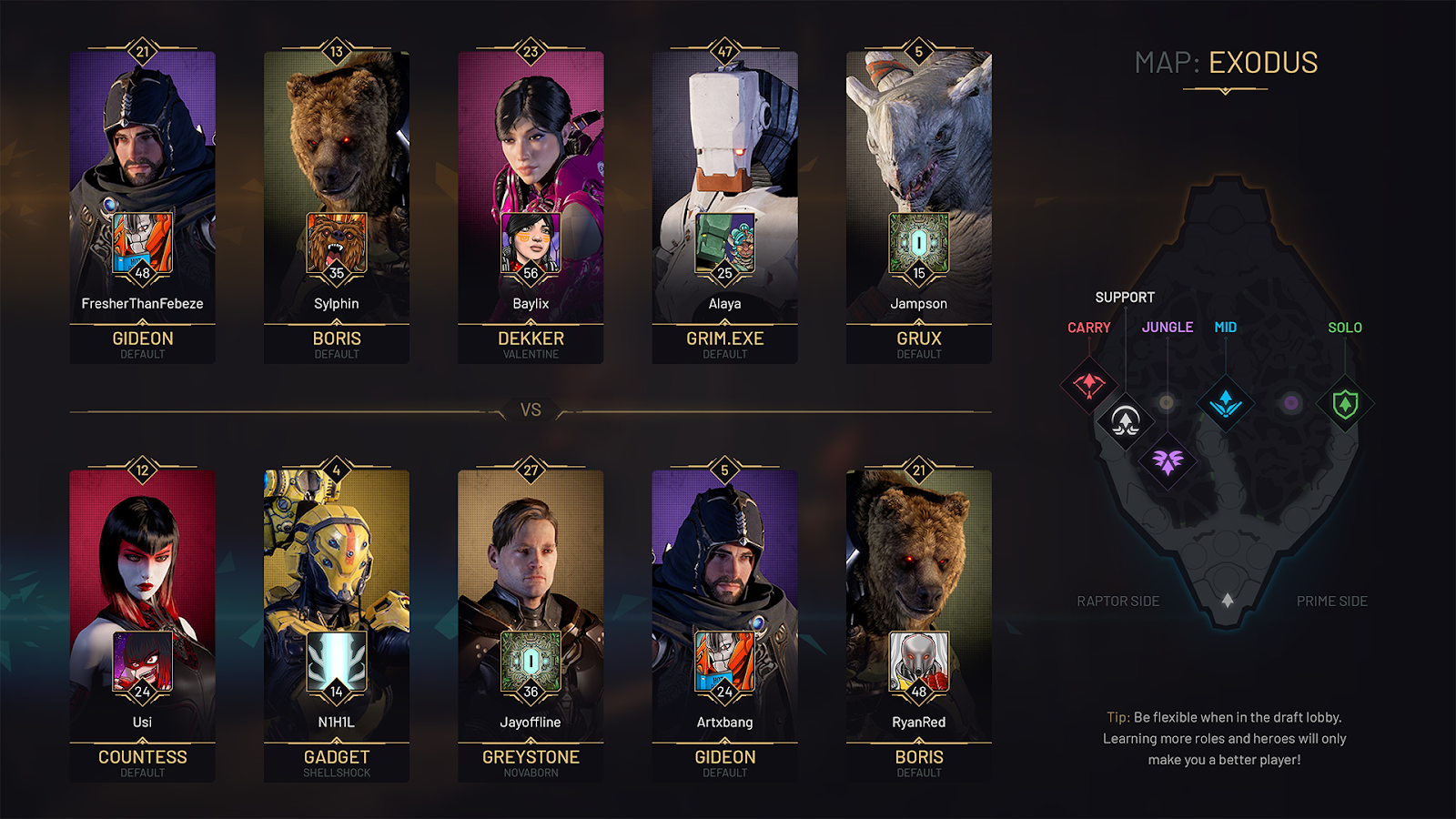Pick the purple Jungle role icon

tap(1168, 461)
